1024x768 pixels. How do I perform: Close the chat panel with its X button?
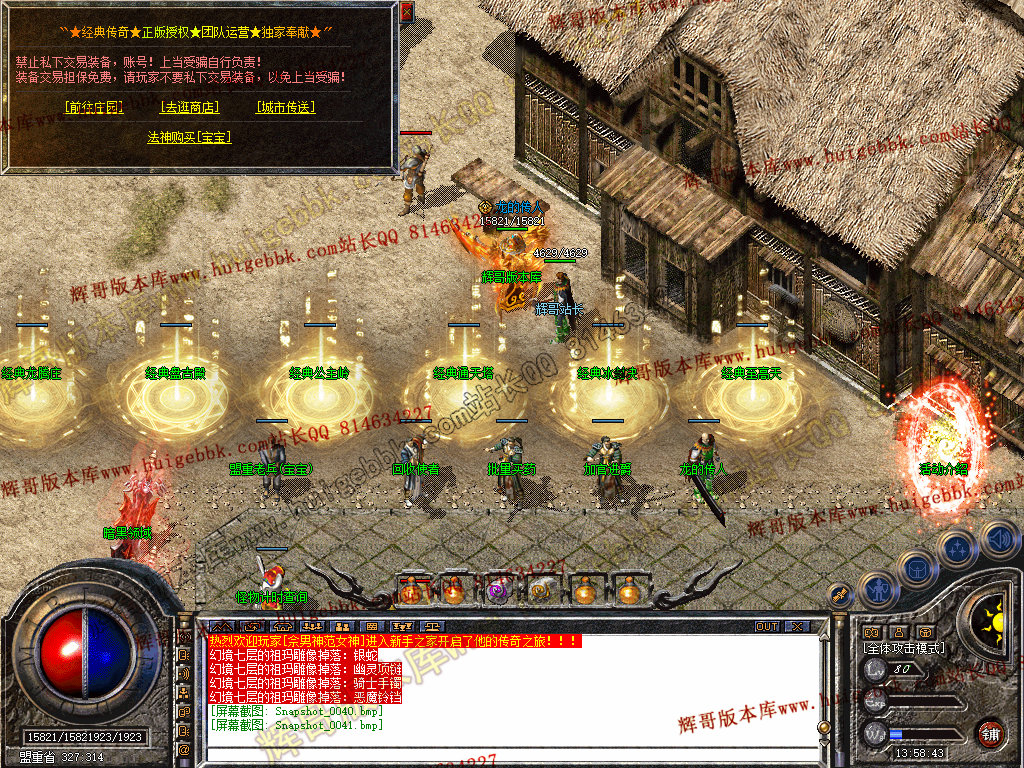pyautogui.click(x=796, y=626)
